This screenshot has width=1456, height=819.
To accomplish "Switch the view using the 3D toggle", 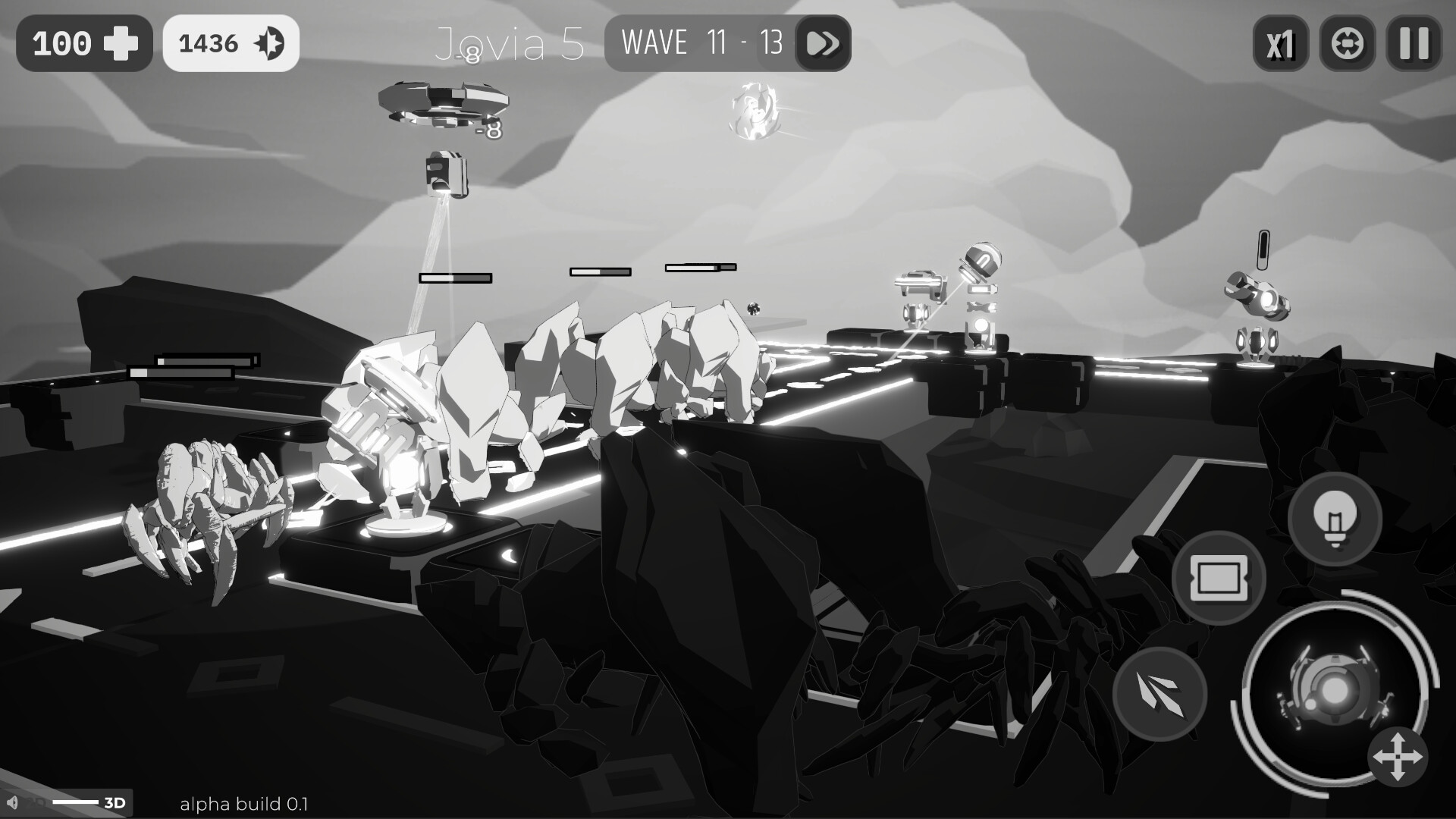I will tap(114, 803).
